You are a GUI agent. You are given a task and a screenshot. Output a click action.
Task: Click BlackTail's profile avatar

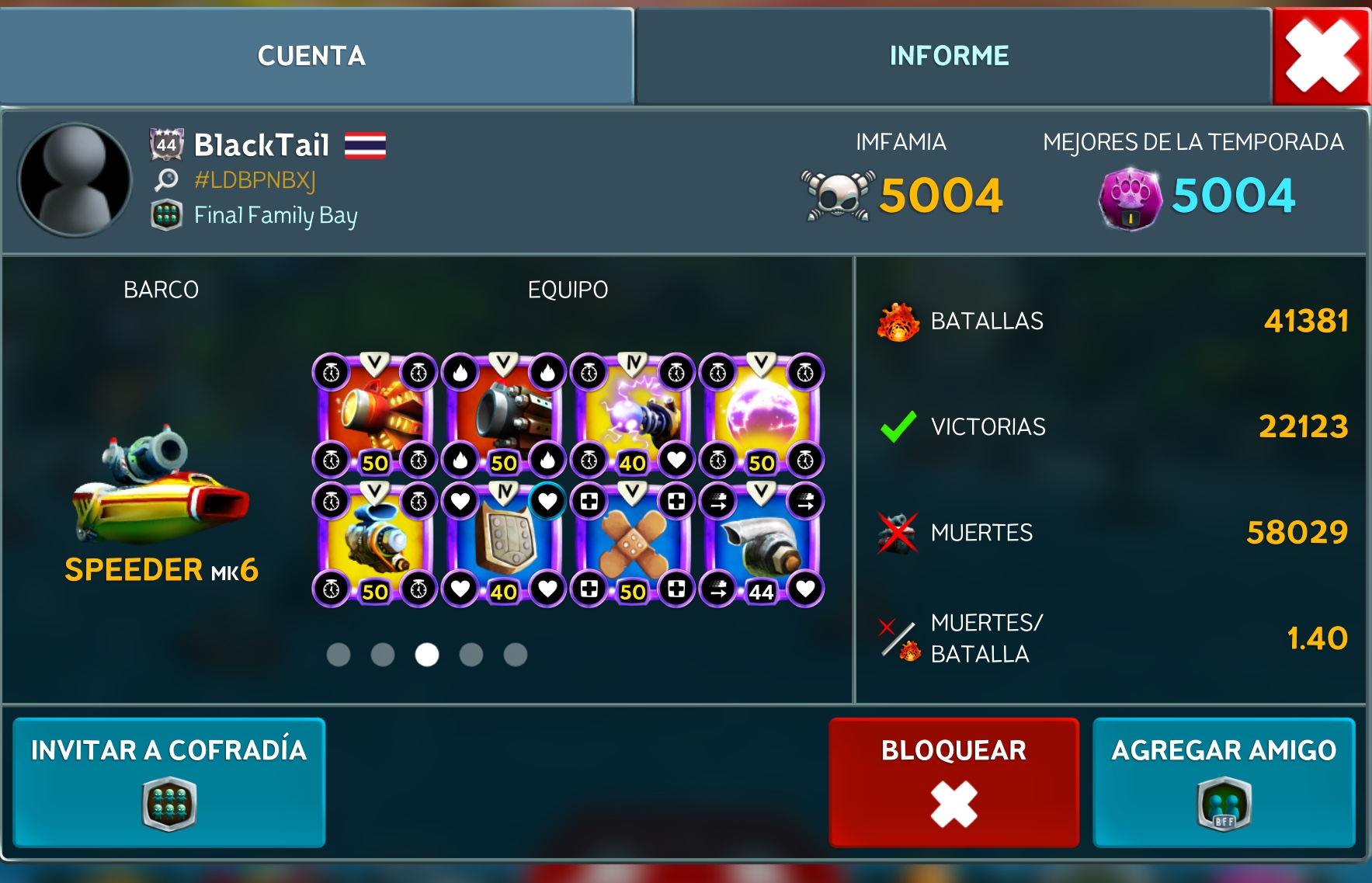[x=75, y=180]
